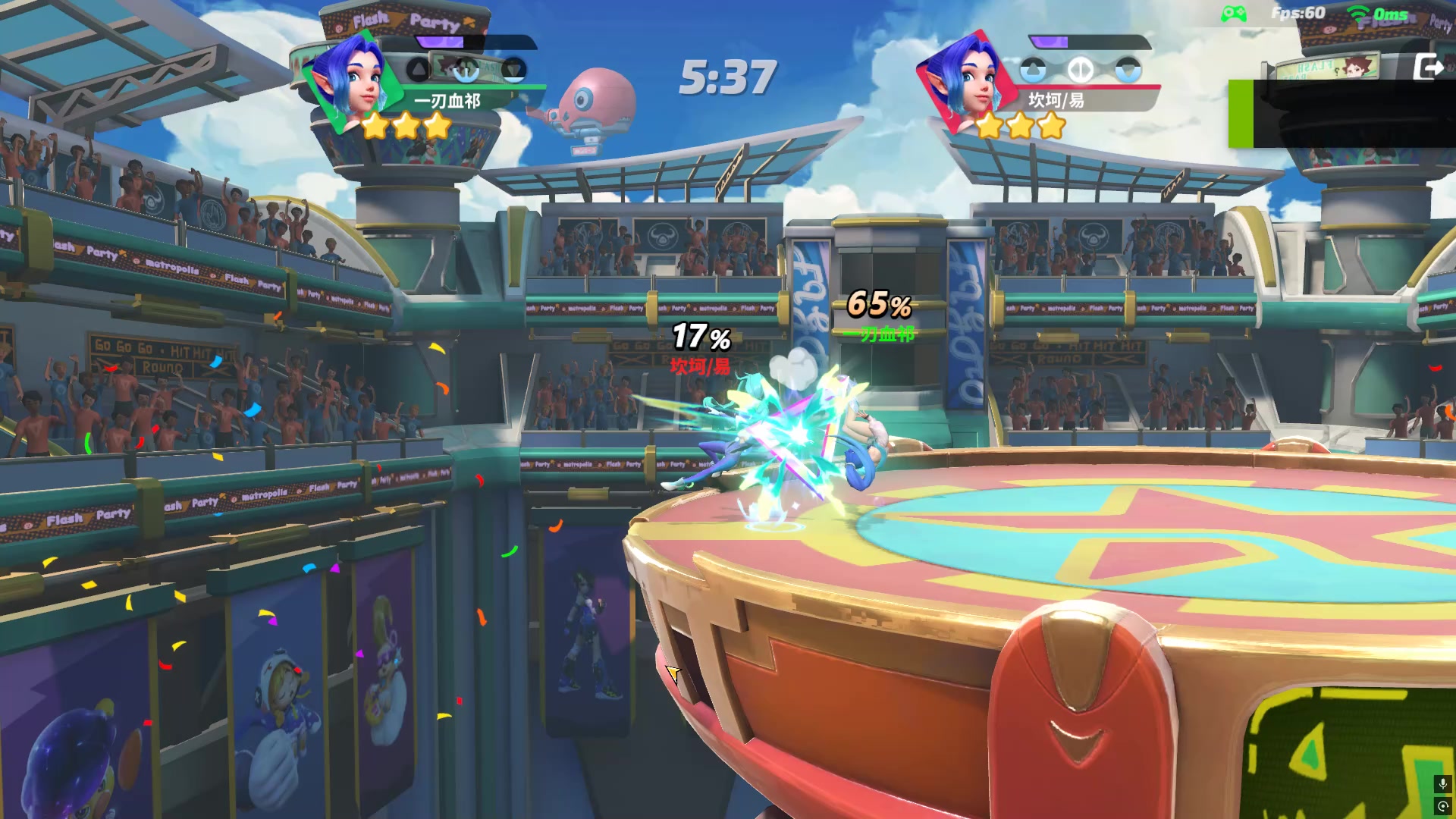1456x819 pixels.
Task: Activate the instant replay record button
Action: [x=1442, y=806]
